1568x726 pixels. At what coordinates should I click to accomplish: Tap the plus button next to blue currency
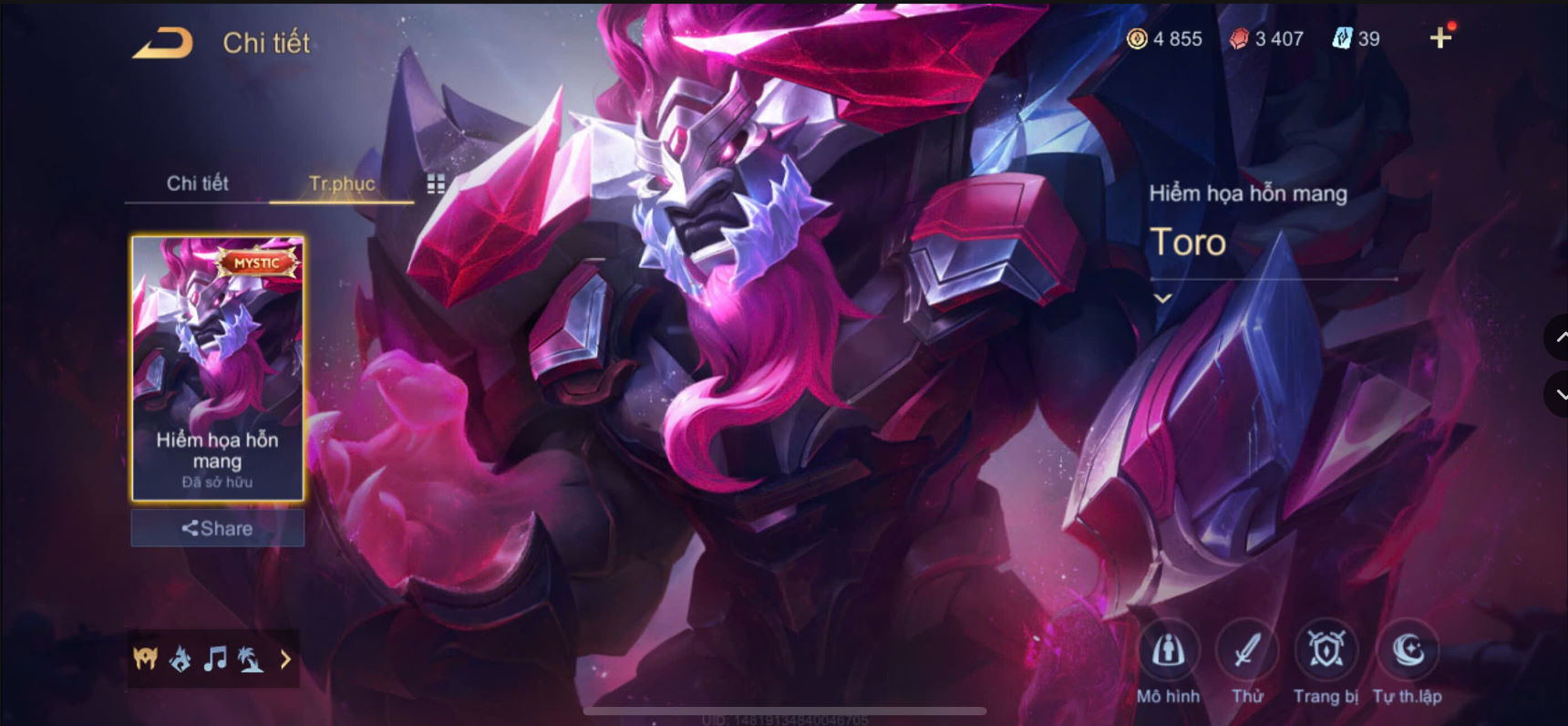[x=1439, y=38]
